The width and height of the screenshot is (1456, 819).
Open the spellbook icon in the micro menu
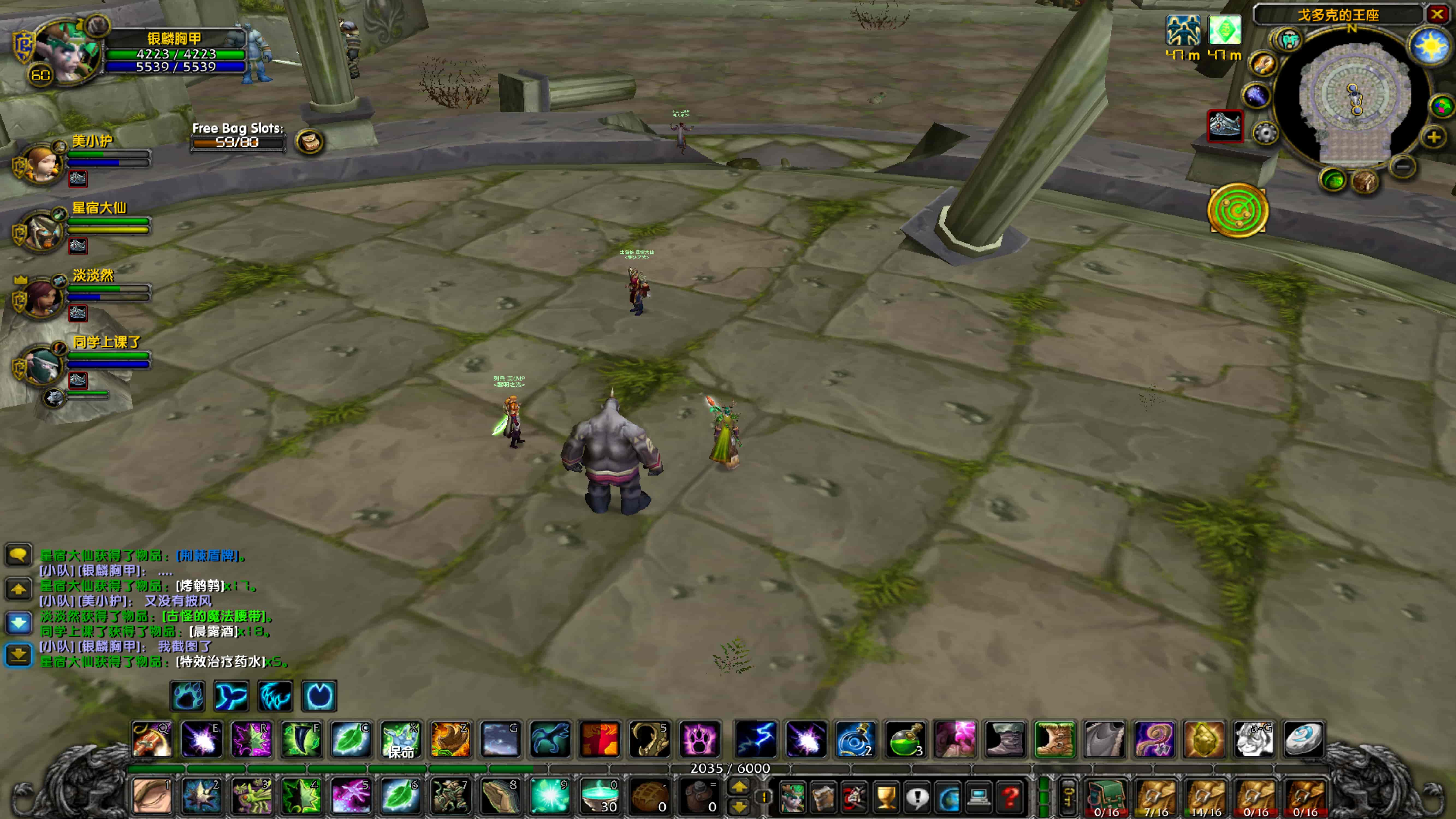pyautogui.click(x=823, y=799)
